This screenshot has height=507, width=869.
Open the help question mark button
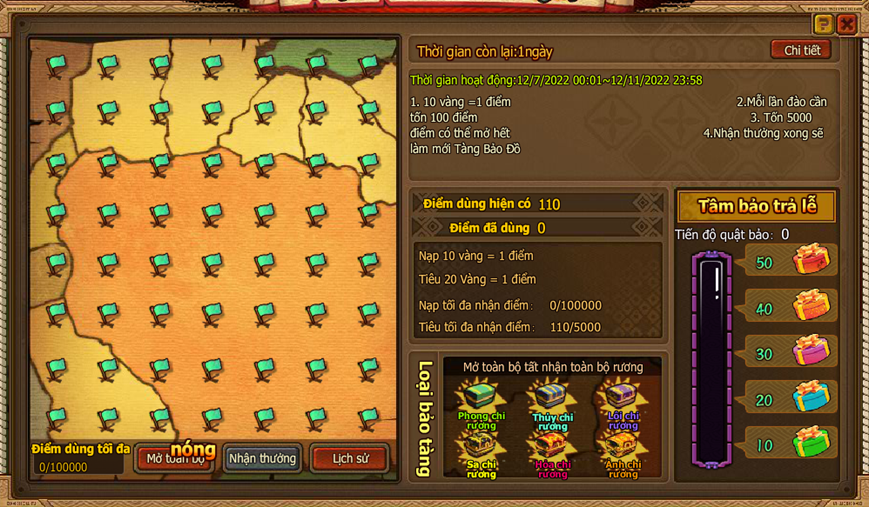[823, 24]
